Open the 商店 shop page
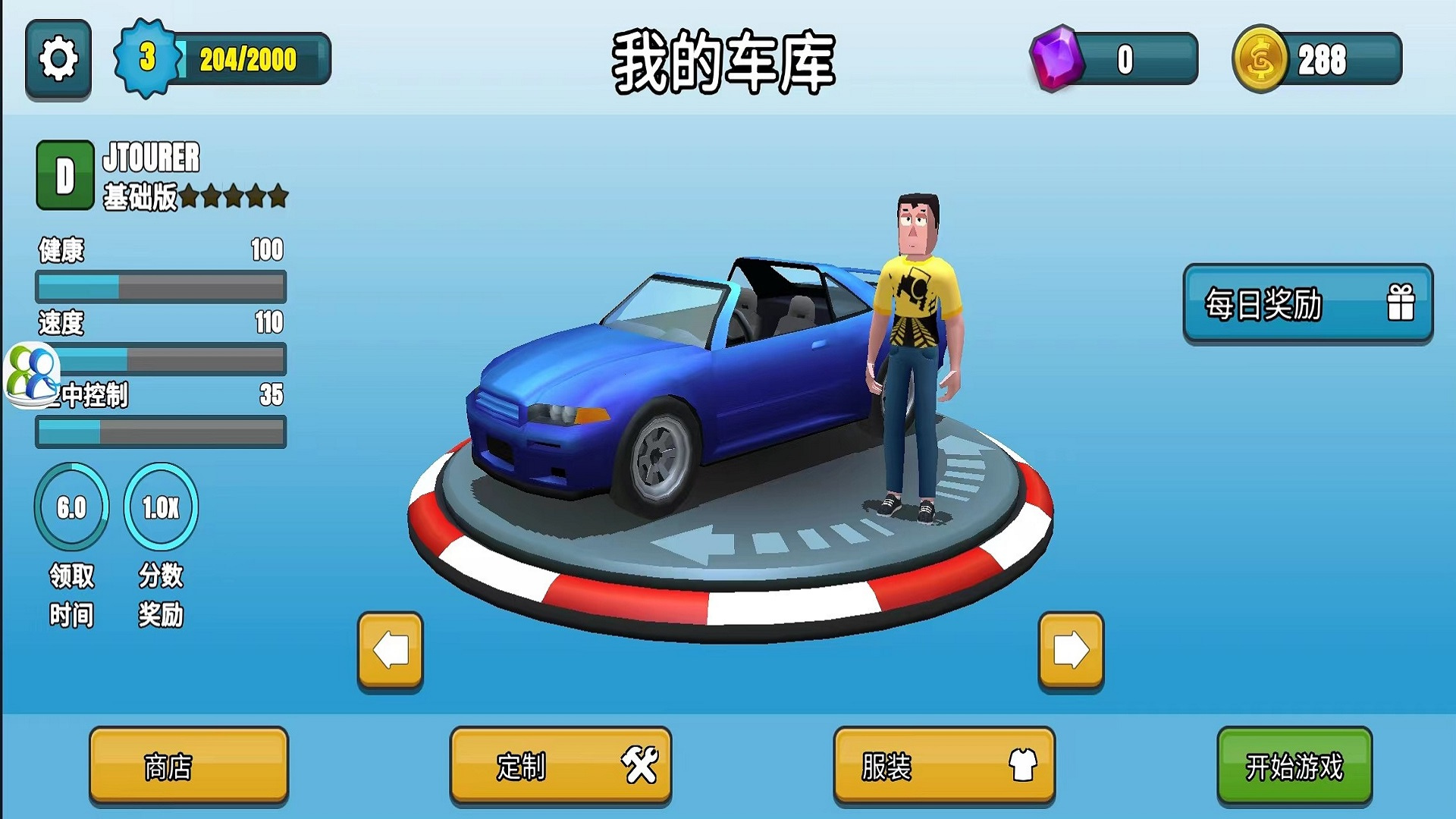Viewport: 1456px width, 819px height. (188, 766)
